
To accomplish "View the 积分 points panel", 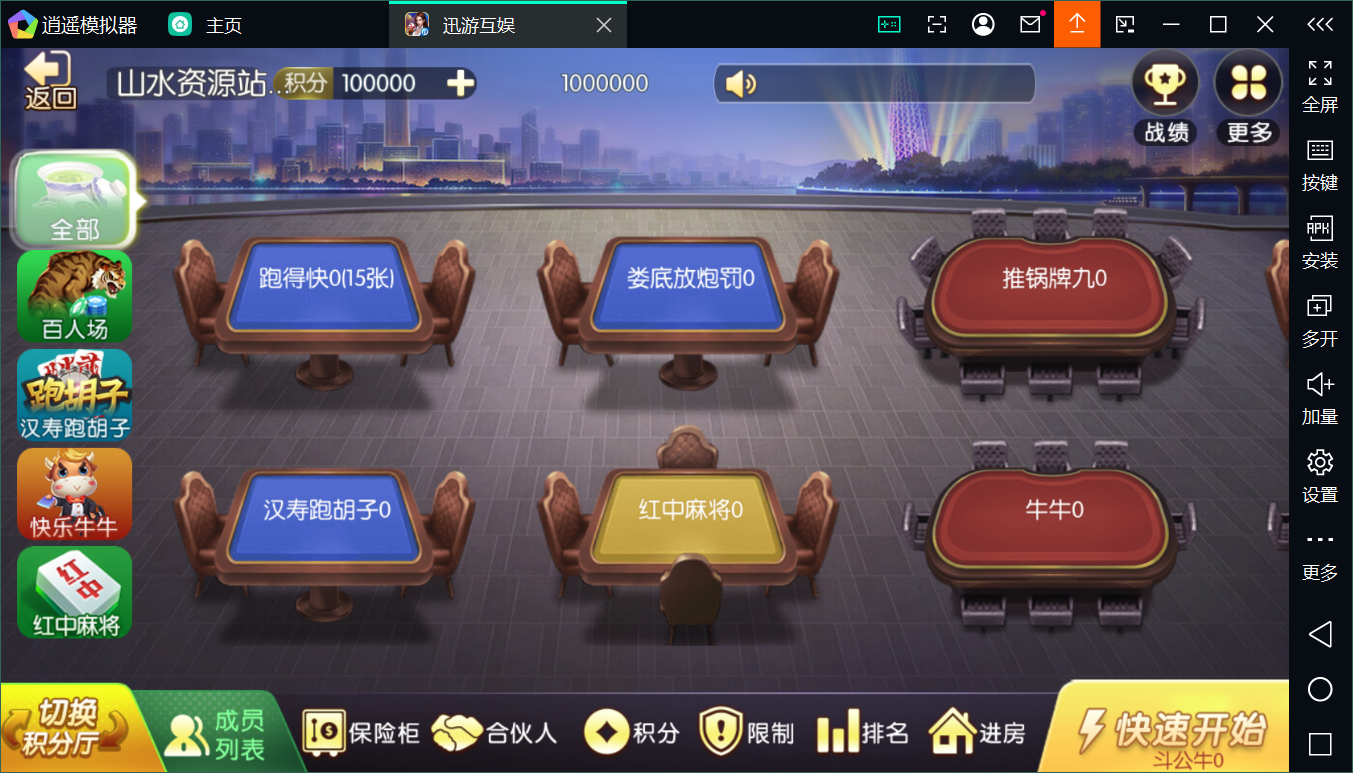I will point(630,731).
